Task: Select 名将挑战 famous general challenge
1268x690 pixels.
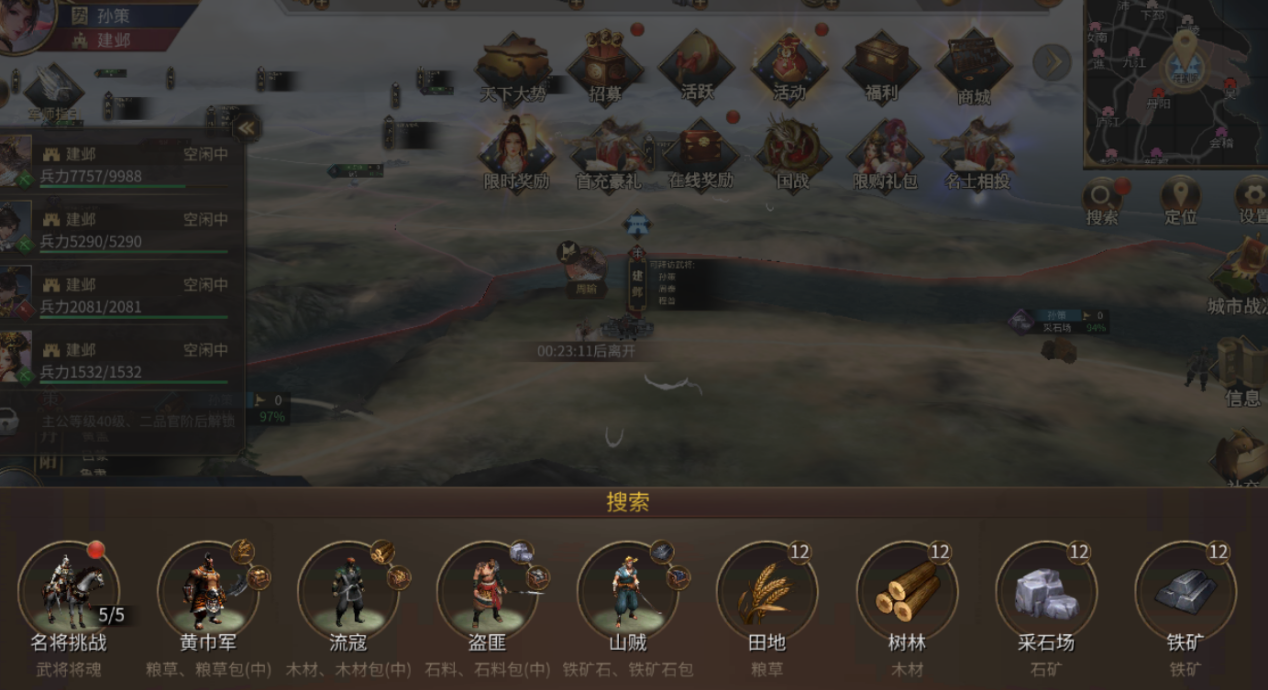Action: pyautogui.click(x=70, y=592)
